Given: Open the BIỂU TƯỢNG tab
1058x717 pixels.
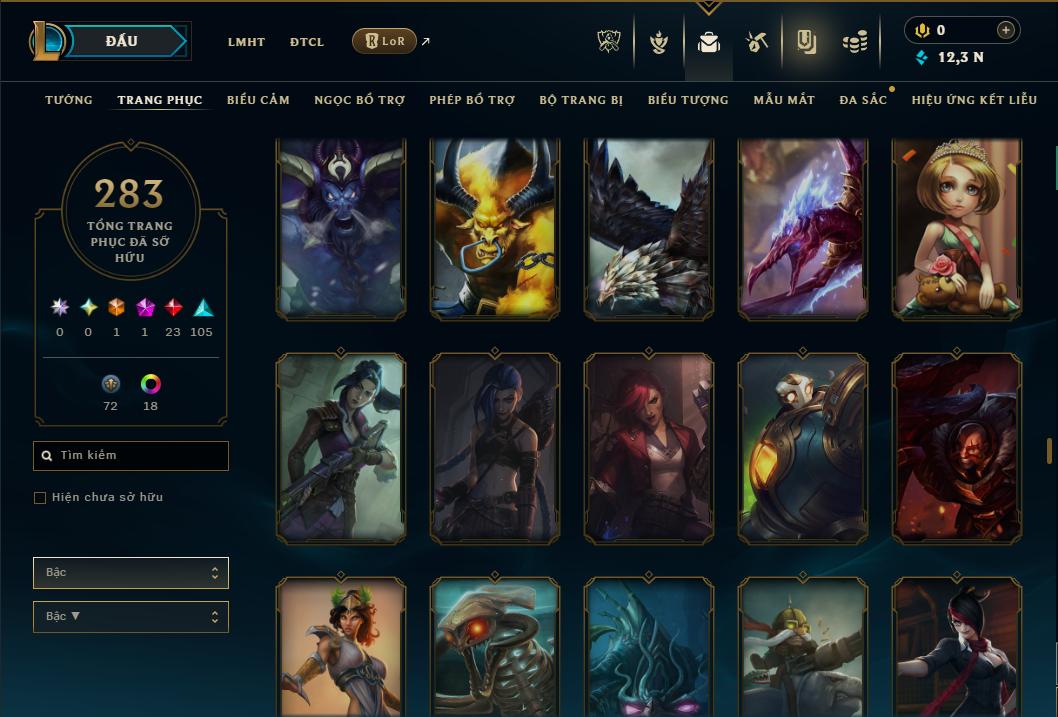Looking at the screenshot, I should [688, 100].
